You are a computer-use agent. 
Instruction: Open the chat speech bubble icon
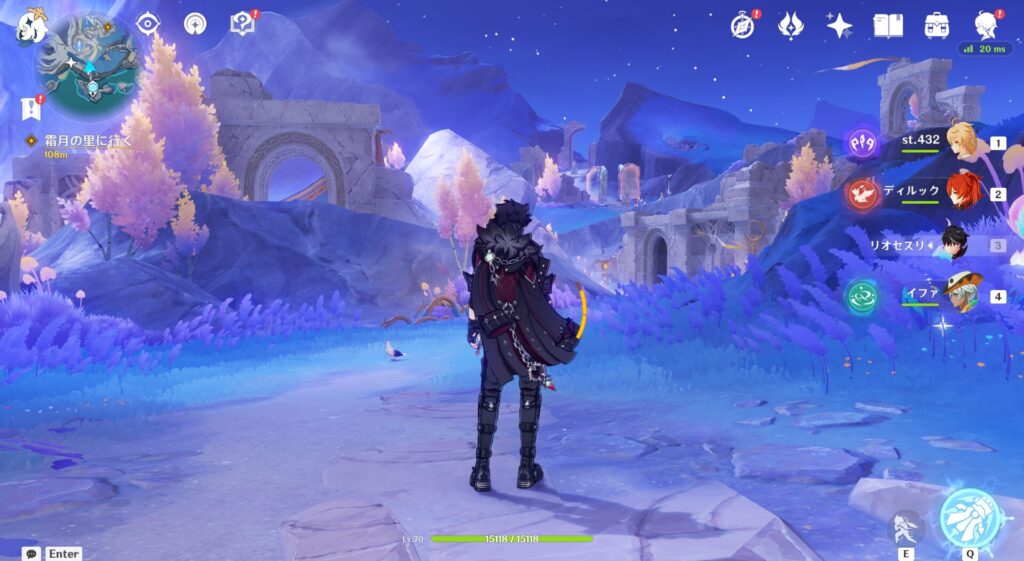(x=32, y=553)
